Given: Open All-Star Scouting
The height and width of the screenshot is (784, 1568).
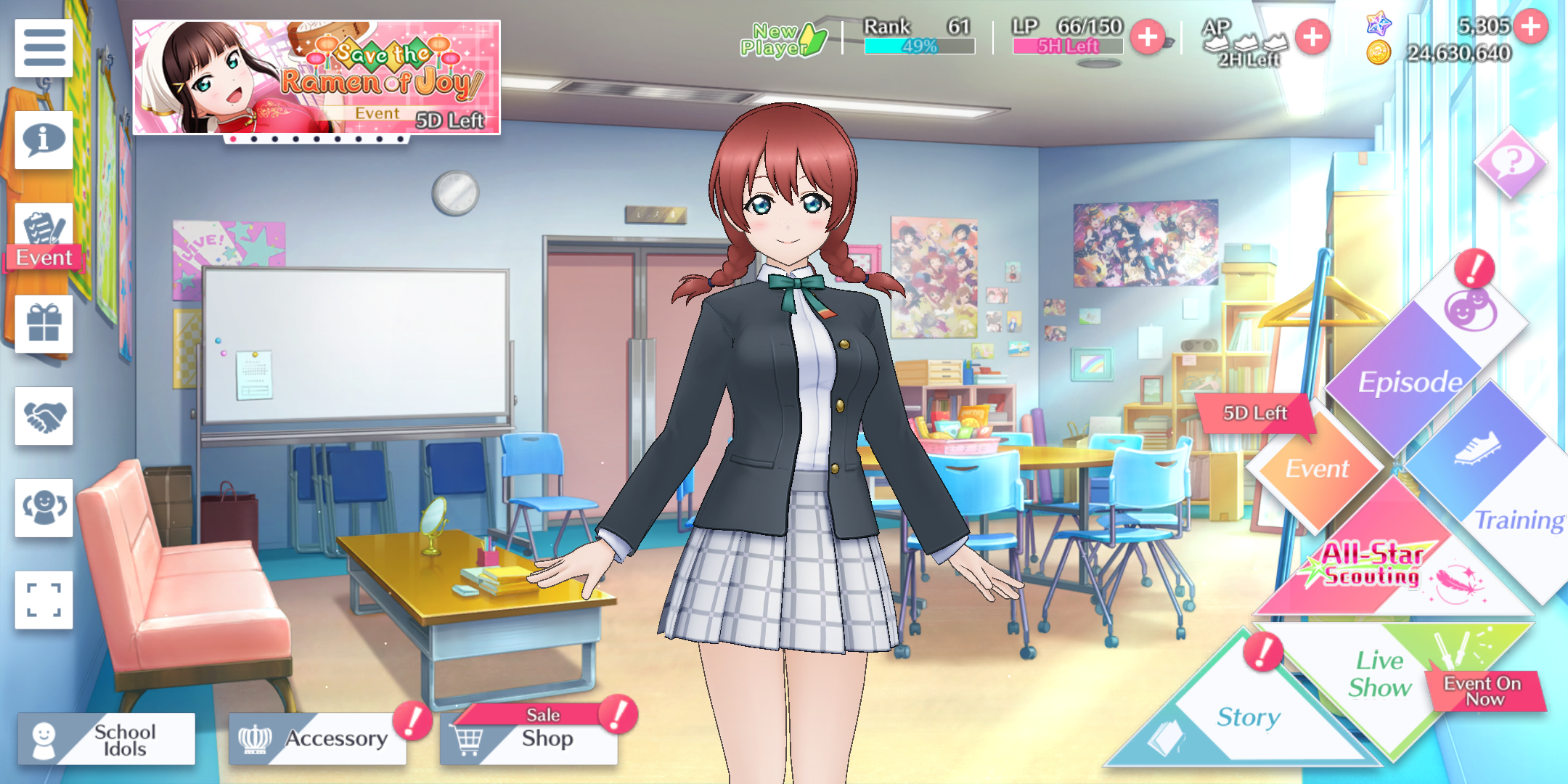Looking at the screenshot, I should 1372,566.
